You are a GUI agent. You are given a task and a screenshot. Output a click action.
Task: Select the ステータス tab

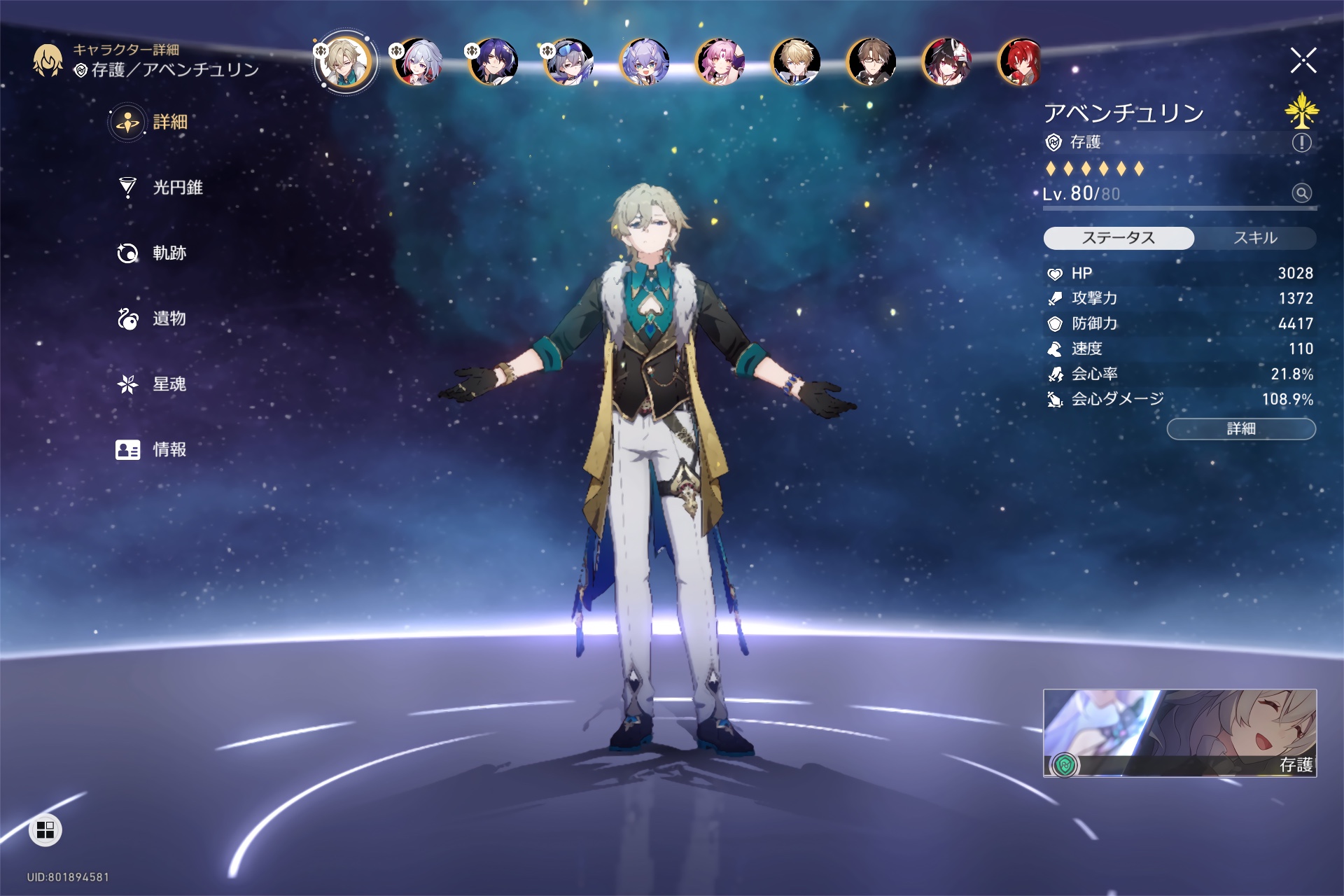point(1119,238)
